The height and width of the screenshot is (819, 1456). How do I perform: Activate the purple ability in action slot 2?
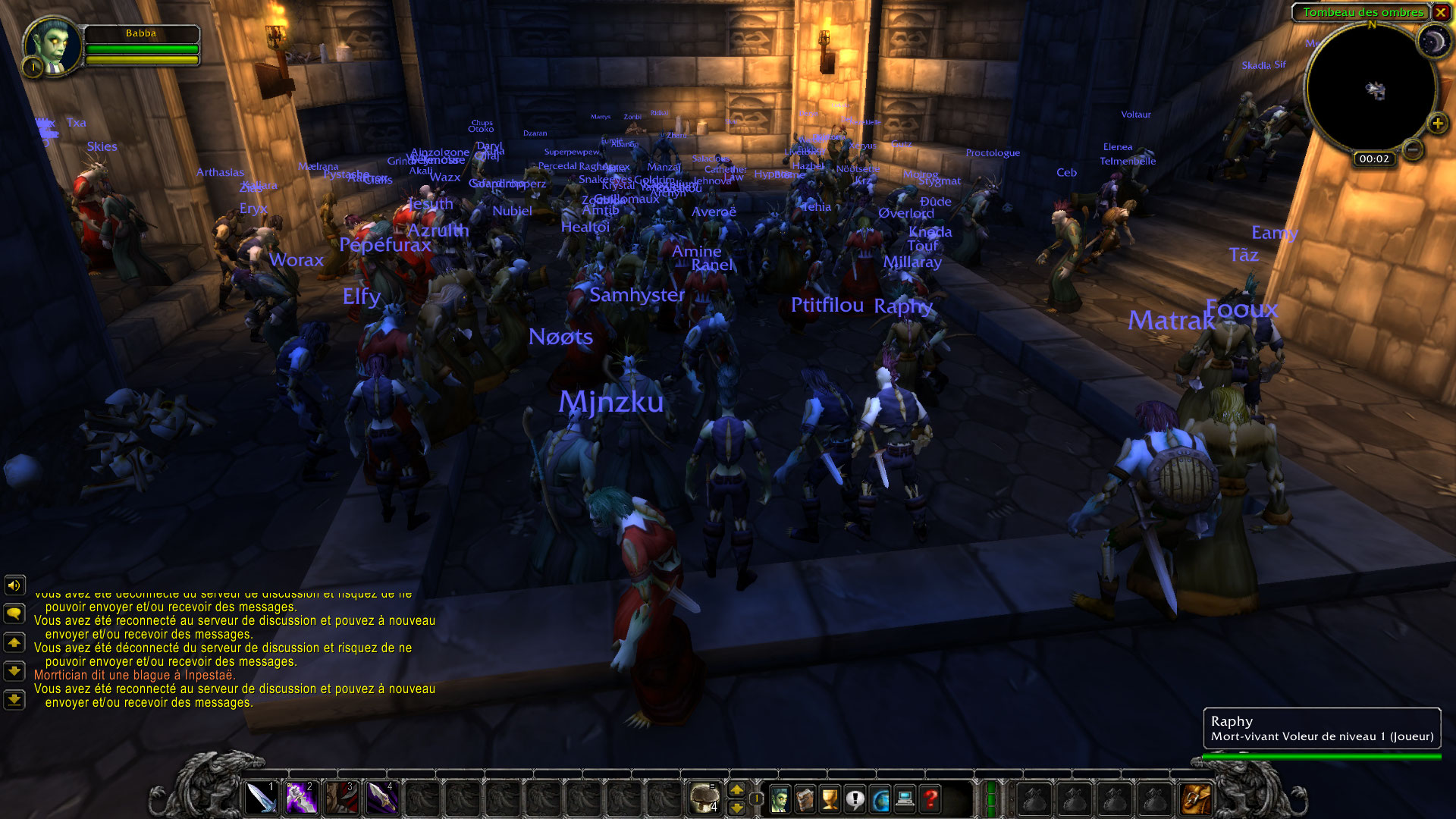[x=301, y=798]
